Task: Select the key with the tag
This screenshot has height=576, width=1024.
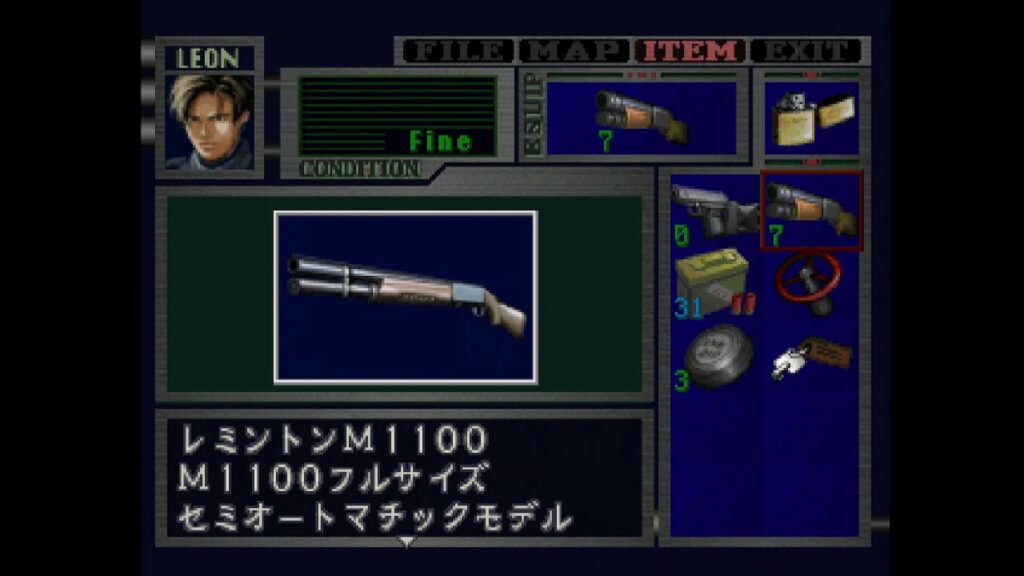Action: [811, 357]
